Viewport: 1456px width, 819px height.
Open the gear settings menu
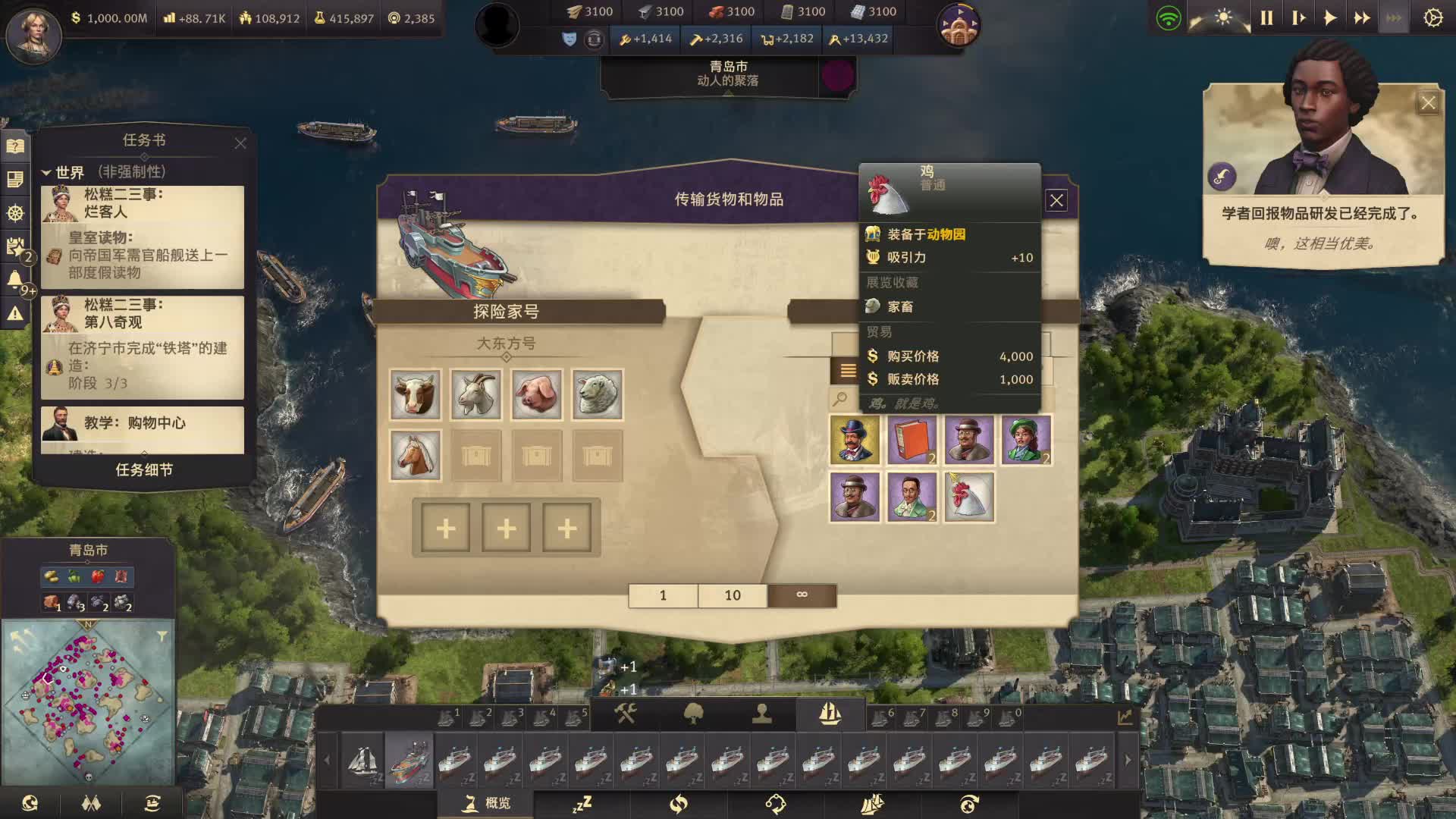[1432, 18]
